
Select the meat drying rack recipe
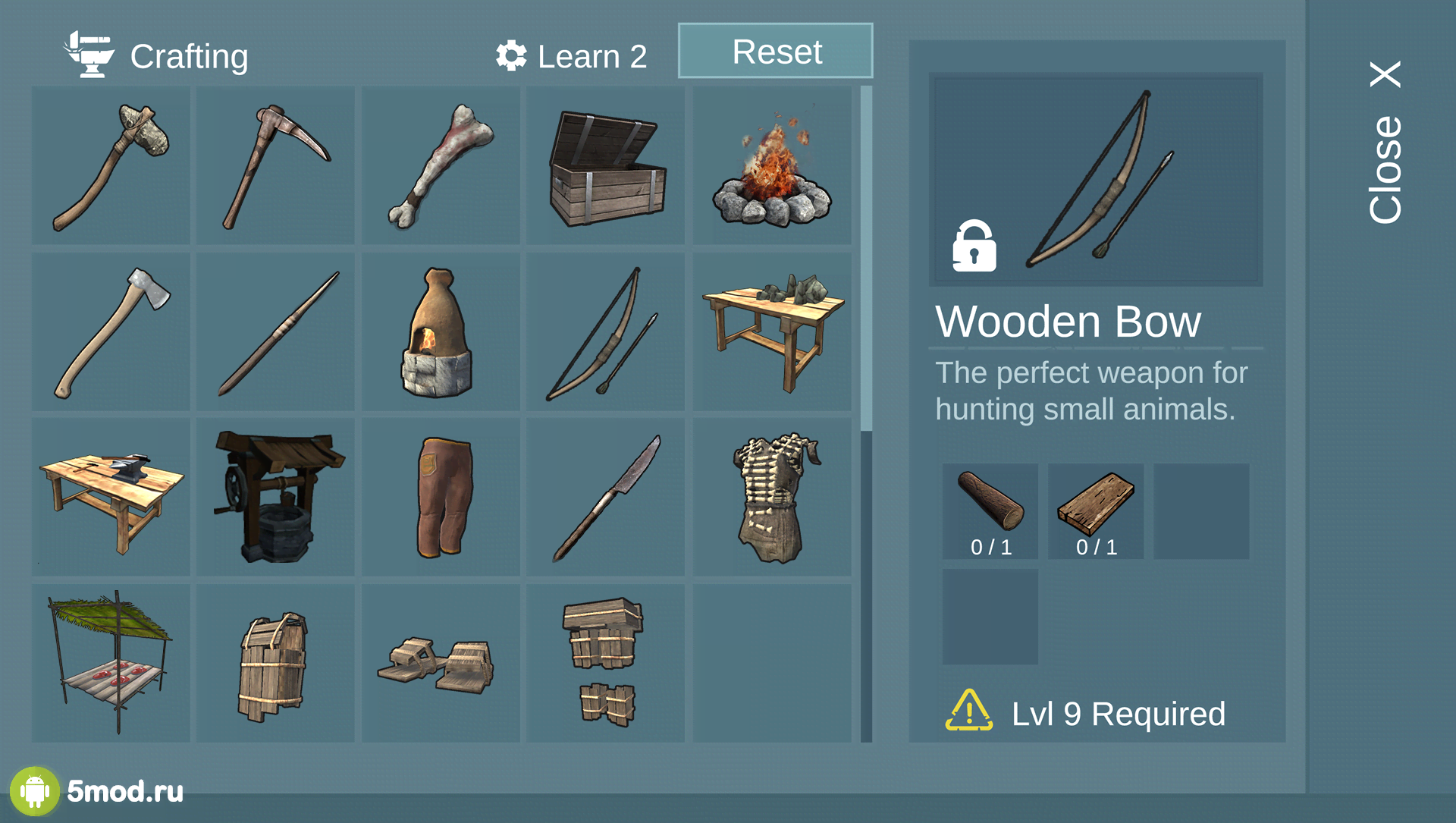[111, 662]
